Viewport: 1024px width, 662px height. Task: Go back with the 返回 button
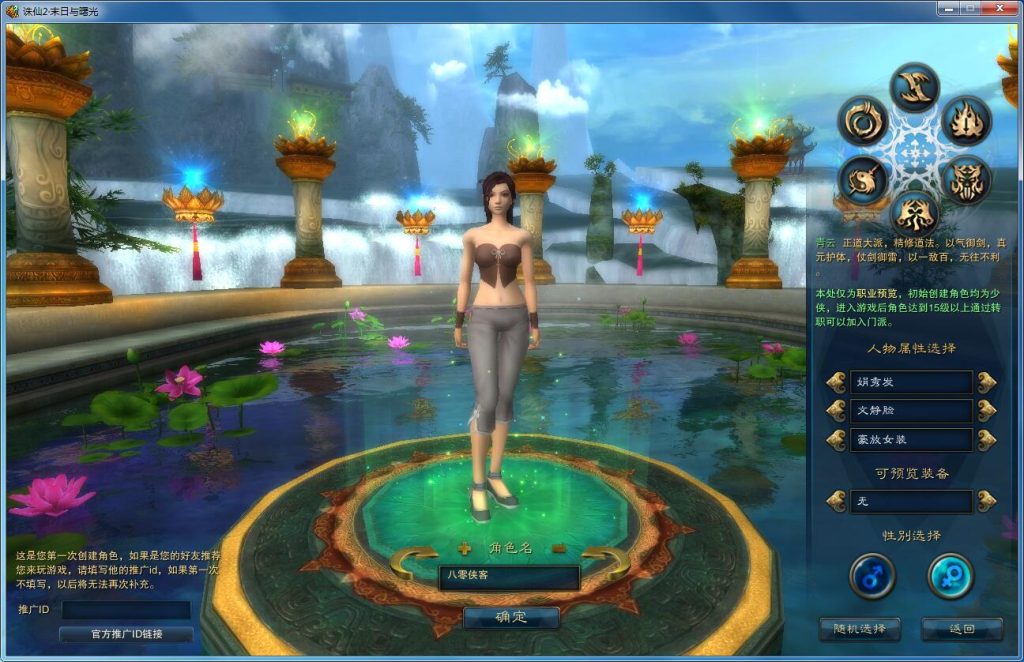click(x=961, y=629)
